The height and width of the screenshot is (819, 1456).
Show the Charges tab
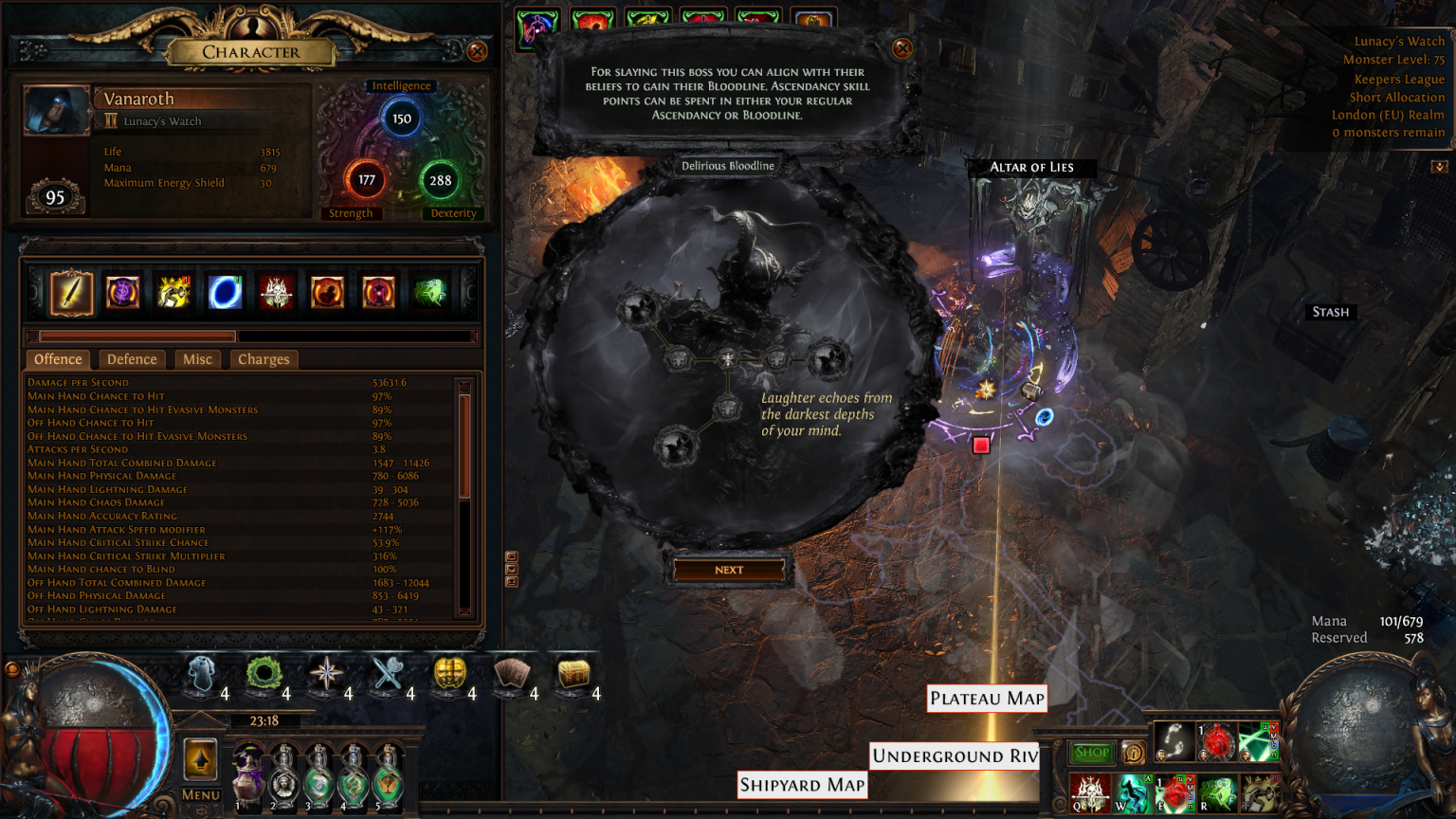(x=264, y=359)
